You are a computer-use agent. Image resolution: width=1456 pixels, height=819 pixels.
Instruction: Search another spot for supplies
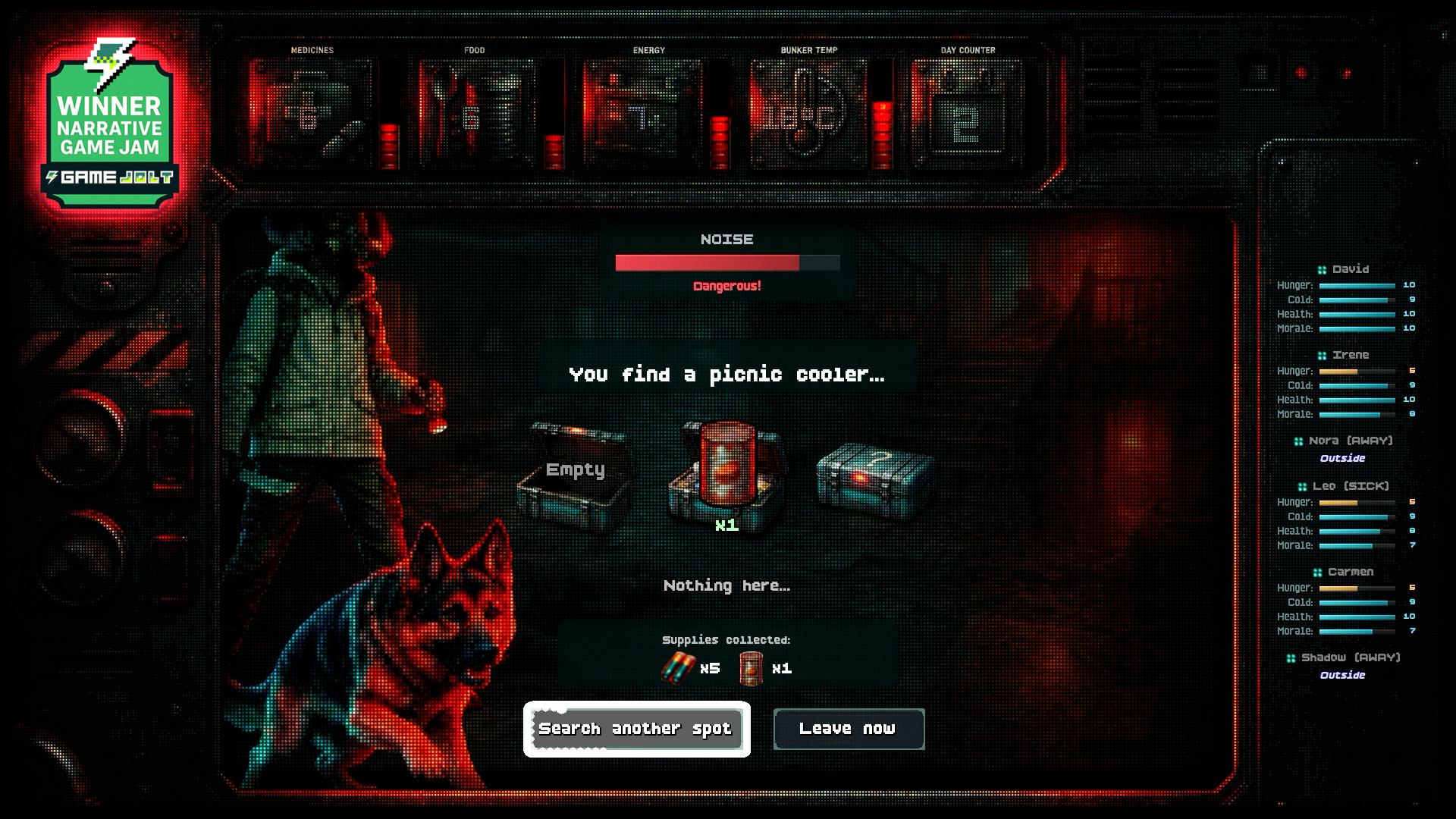pyautogui.click(x=636, y=729)
